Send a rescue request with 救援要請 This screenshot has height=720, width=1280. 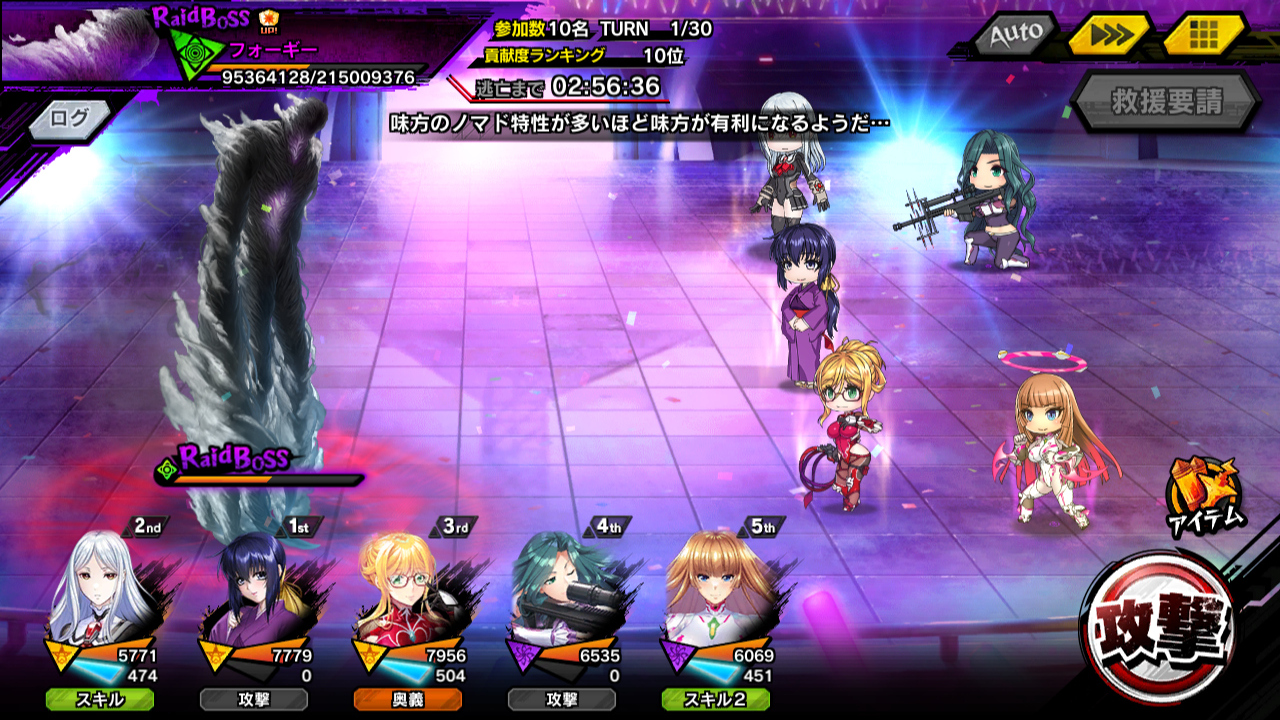click(1166, 102)
